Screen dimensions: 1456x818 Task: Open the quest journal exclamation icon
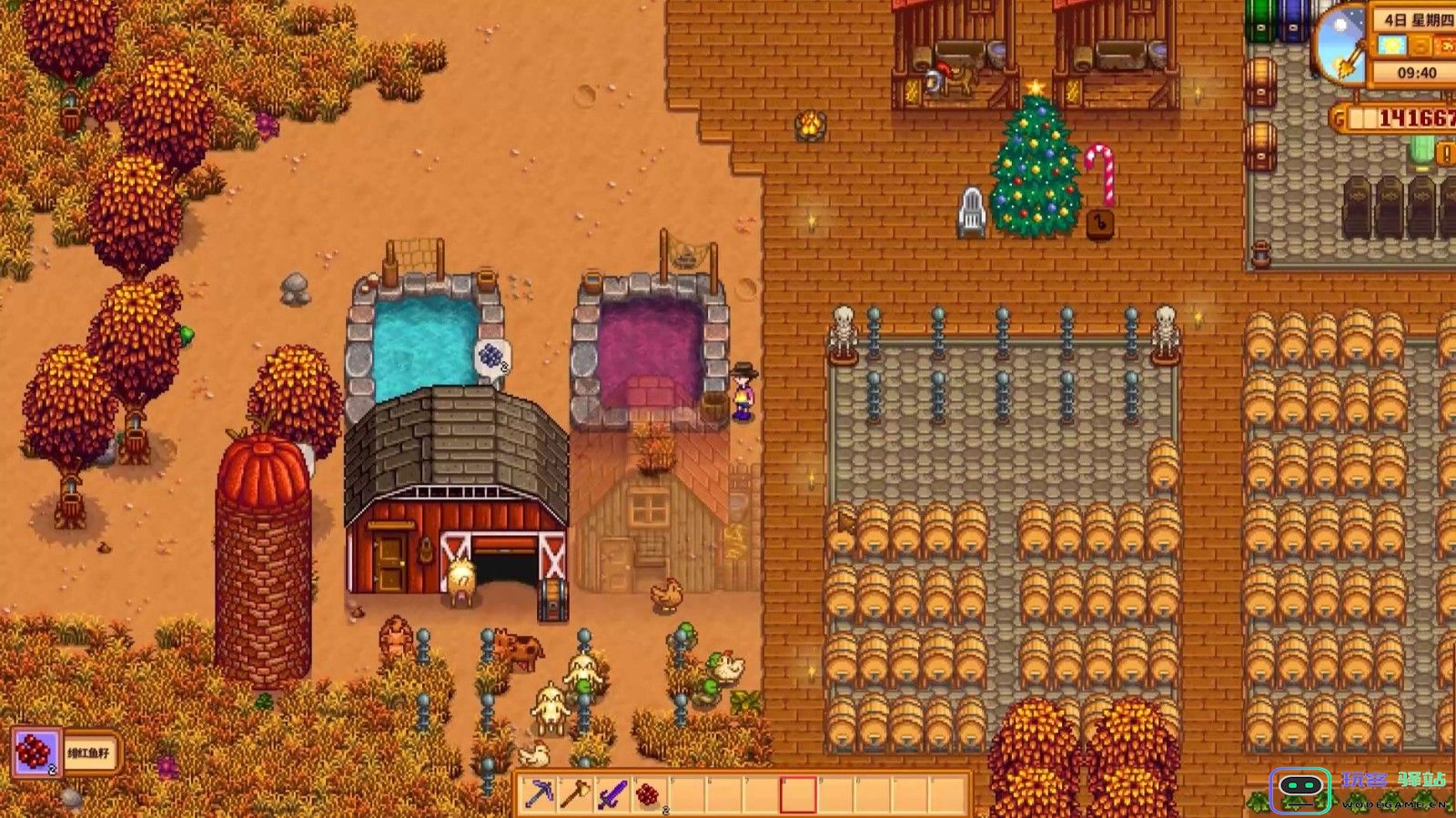(x=1445, y=154)
